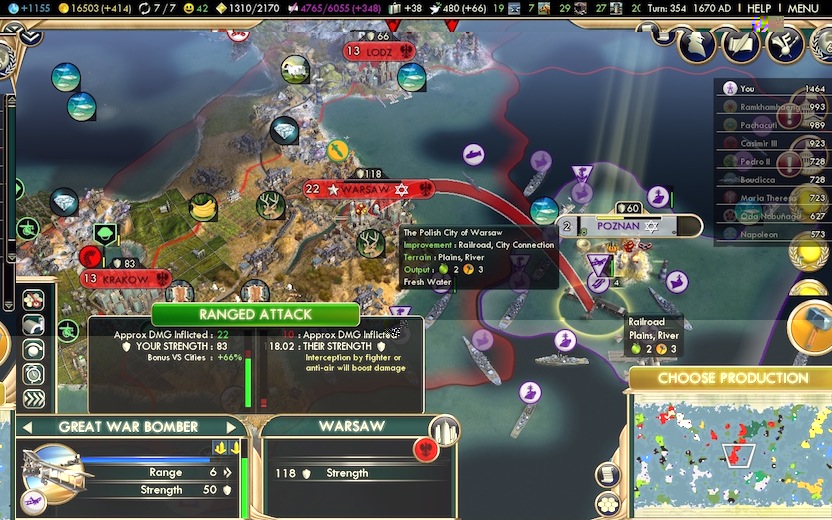832x520 pixels.
Task: Cycle to the next unit arrow
Action: click(x=231, y=427)
